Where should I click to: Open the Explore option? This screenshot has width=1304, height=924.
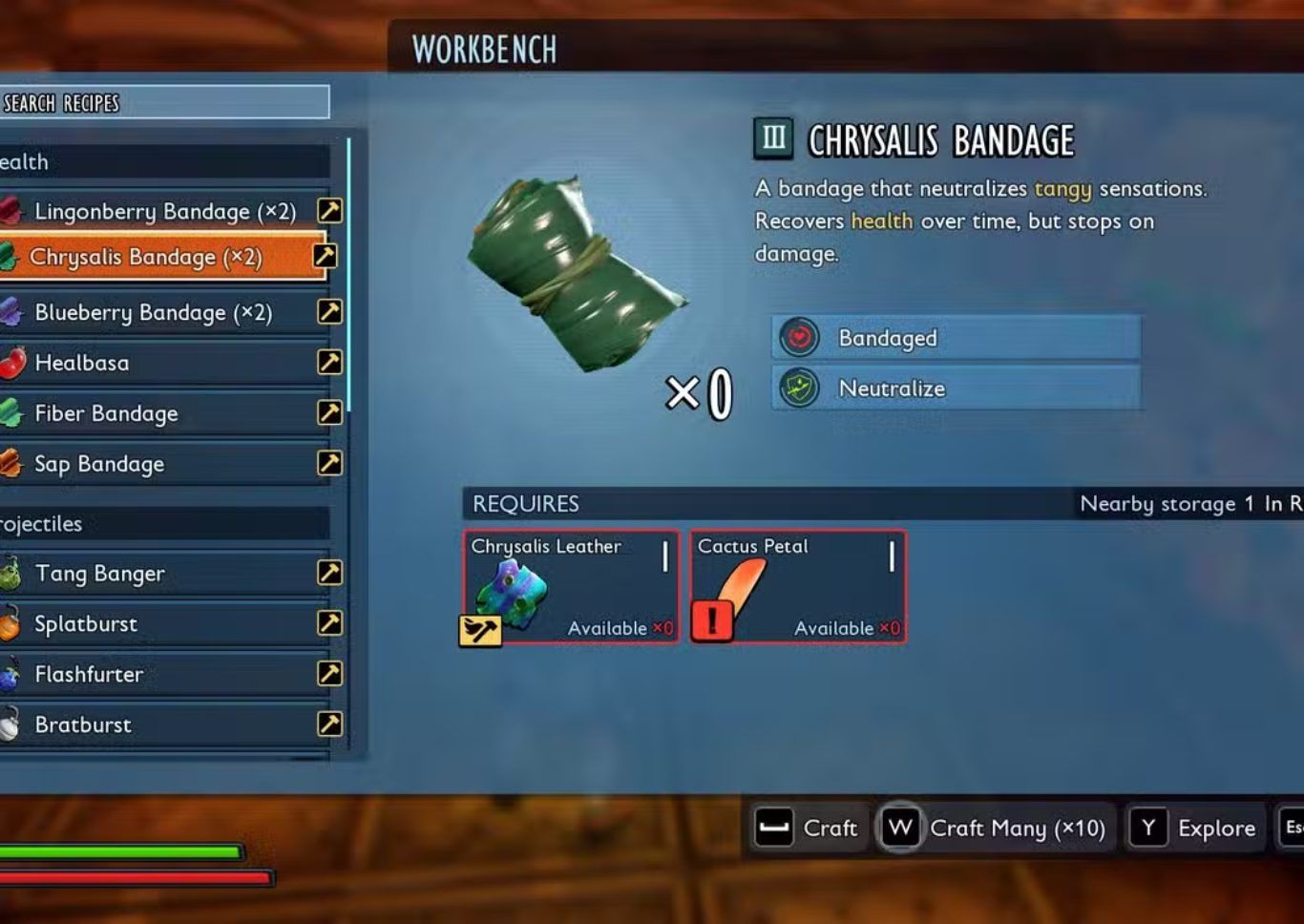(x=1197, y=828)
